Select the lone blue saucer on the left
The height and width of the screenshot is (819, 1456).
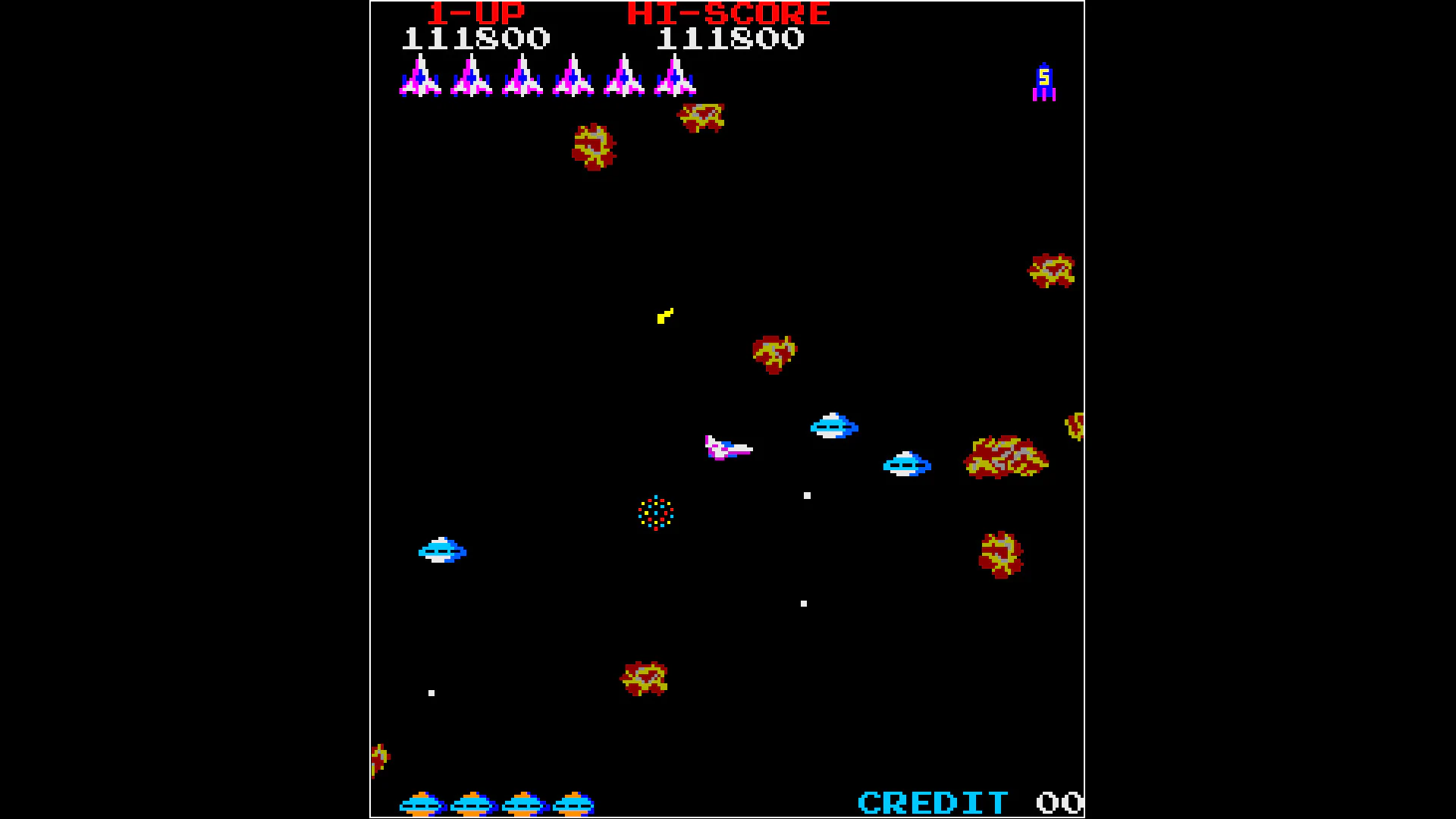click(x=442, y=551)
